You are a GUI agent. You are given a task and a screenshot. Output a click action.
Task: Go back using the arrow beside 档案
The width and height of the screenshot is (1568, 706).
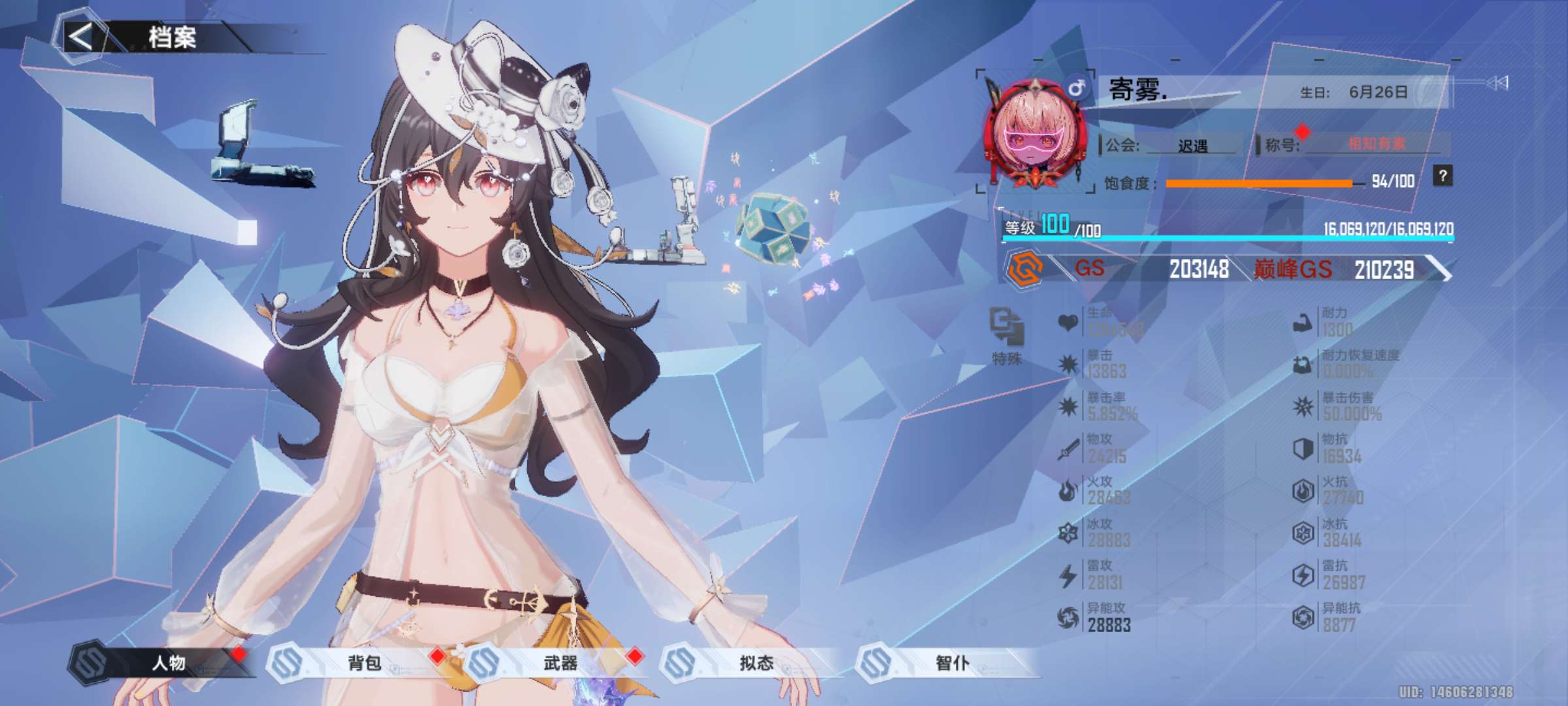(81, 37)
